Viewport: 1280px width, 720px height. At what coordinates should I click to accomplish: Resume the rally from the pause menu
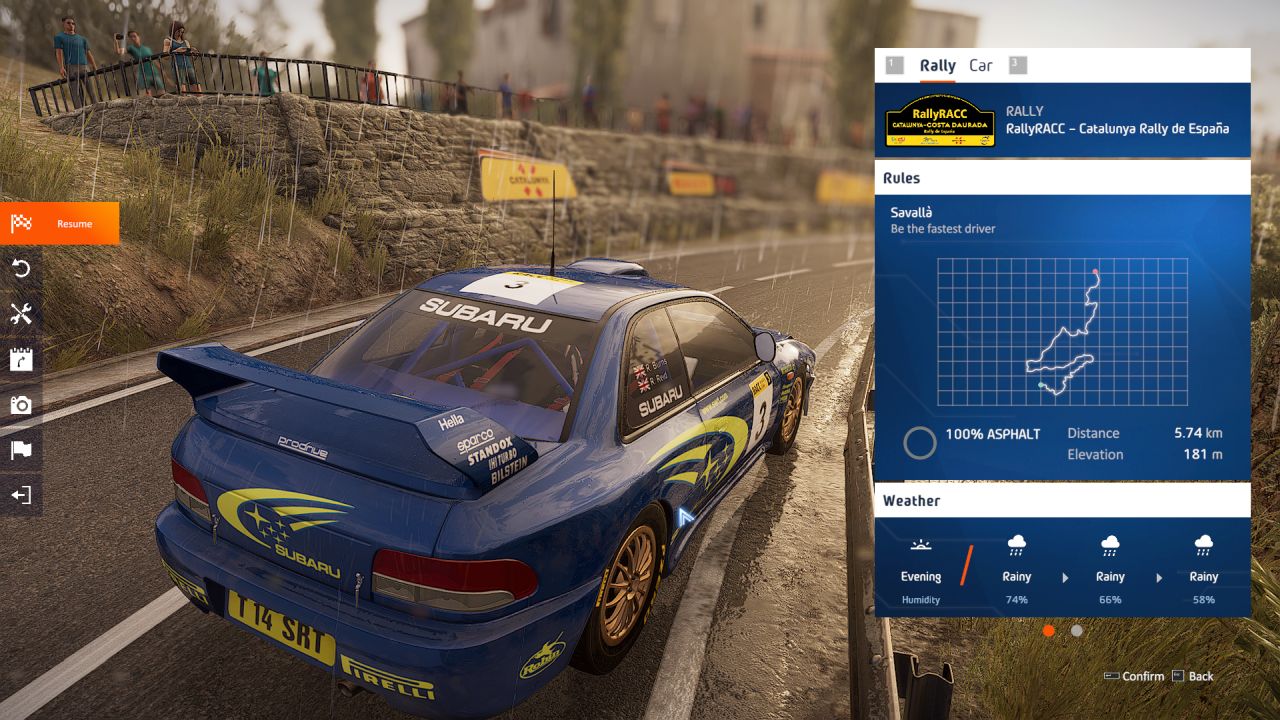[x=60, y=223]
